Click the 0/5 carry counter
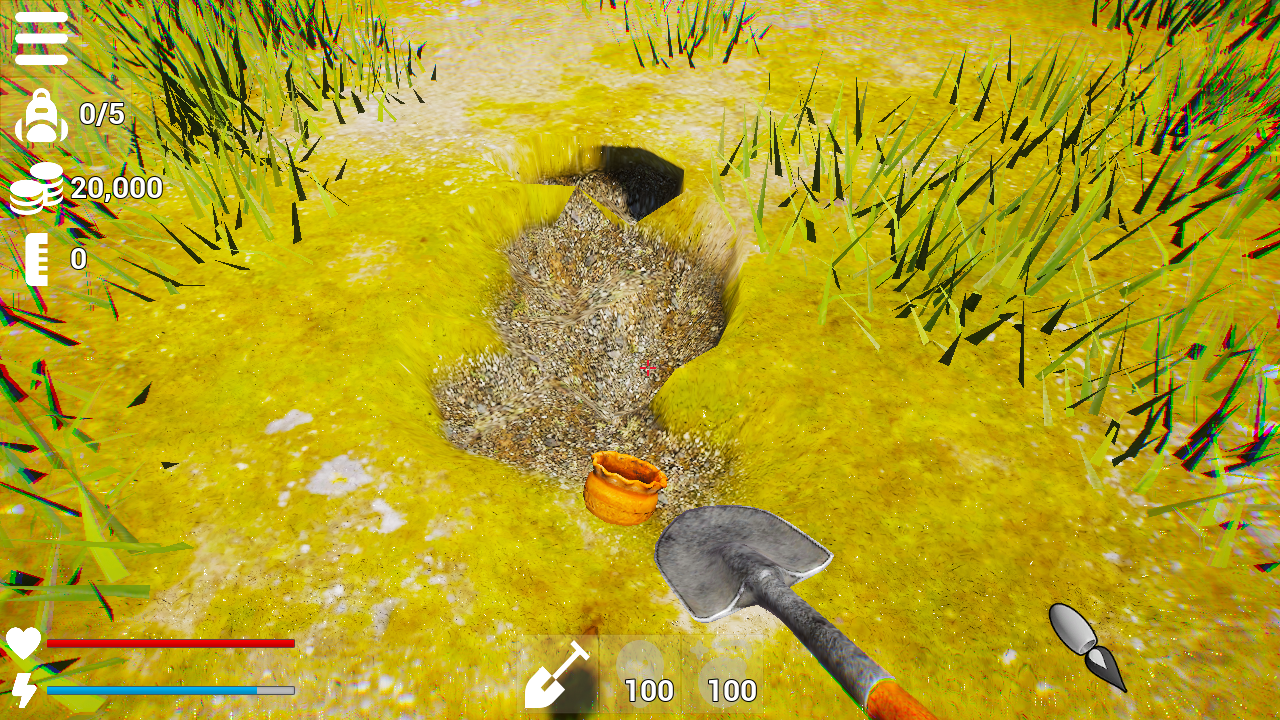The image size is (1280, 720). [x=100, y=113]
